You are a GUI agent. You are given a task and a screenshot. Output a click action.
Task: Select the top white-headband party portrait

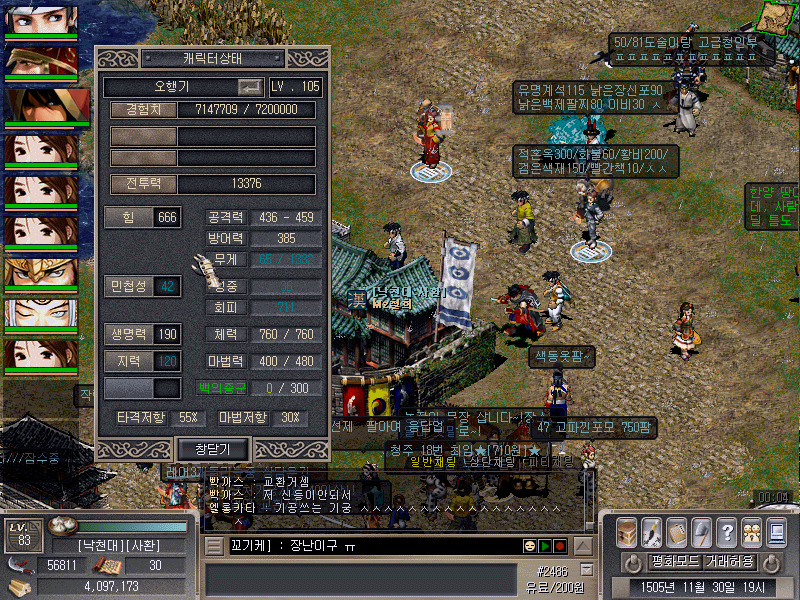(41, 18)
